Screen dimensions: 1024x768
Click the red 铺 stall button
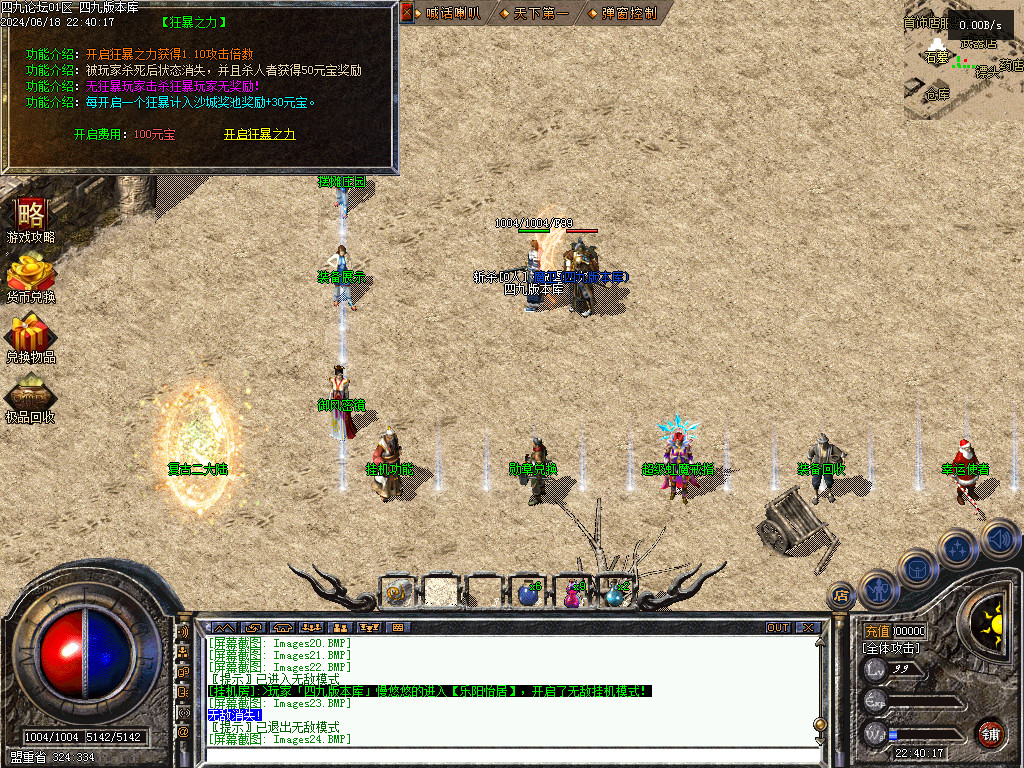(x=990, y=733)
